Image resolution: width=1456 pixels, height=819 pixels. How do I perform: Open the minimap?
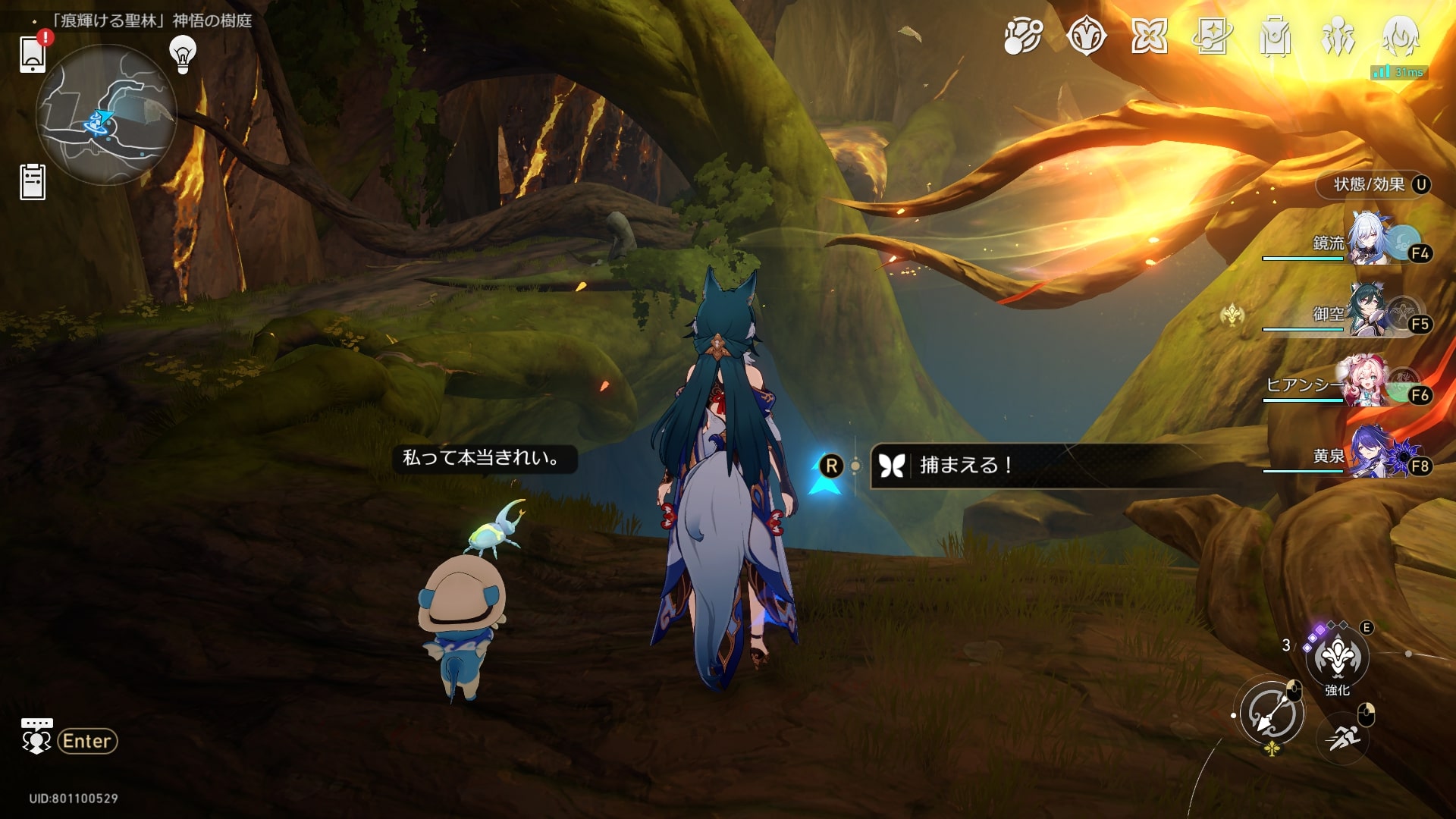tap(106, 115)
